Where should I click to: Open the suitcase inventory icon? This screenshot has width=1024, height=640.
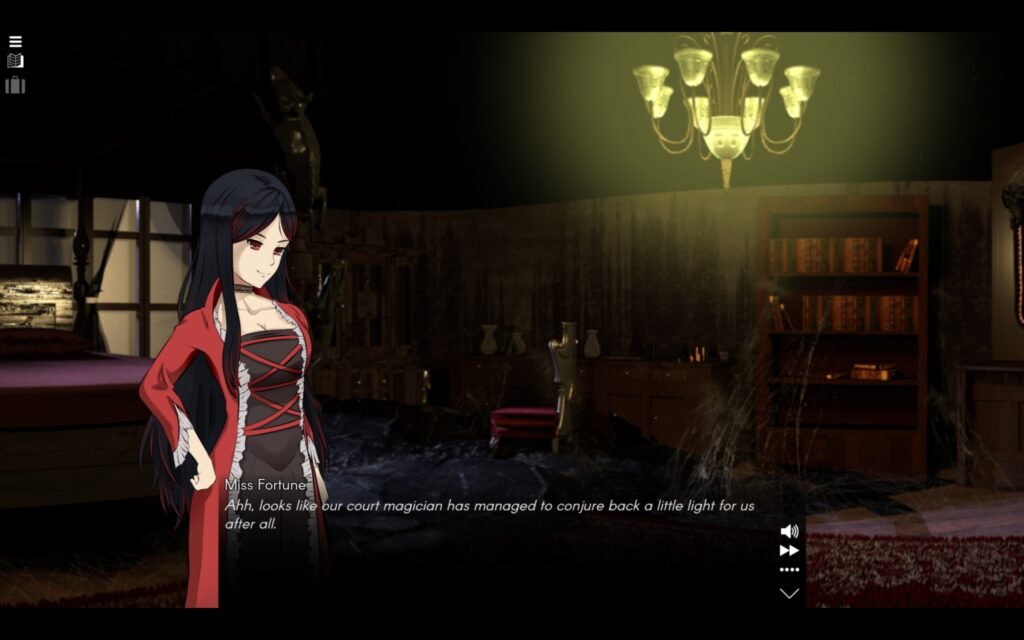click(15, 85)
